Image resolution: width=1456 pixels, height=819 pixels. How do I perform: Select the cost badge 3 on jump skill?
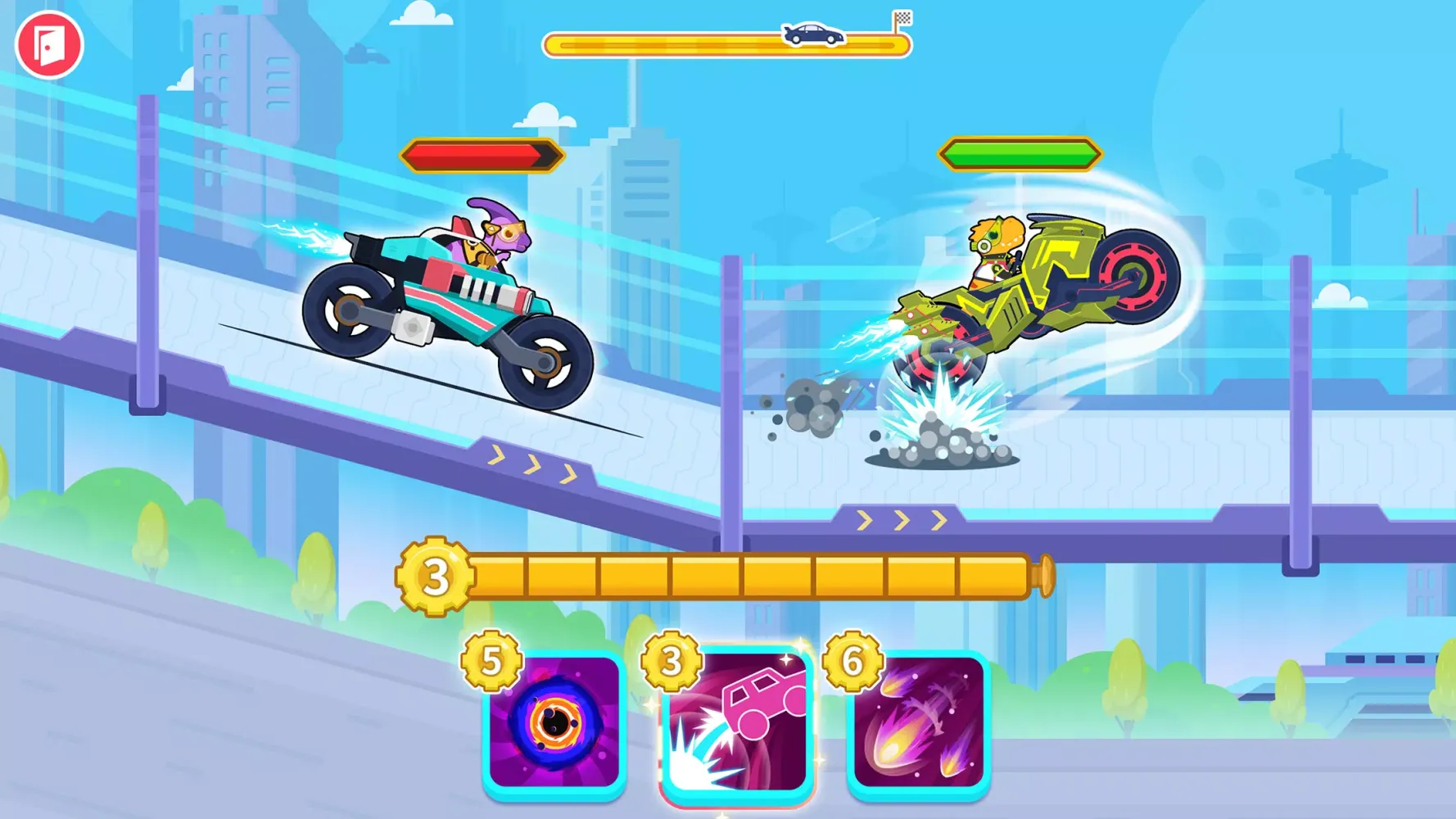click(x=671, y=661)
